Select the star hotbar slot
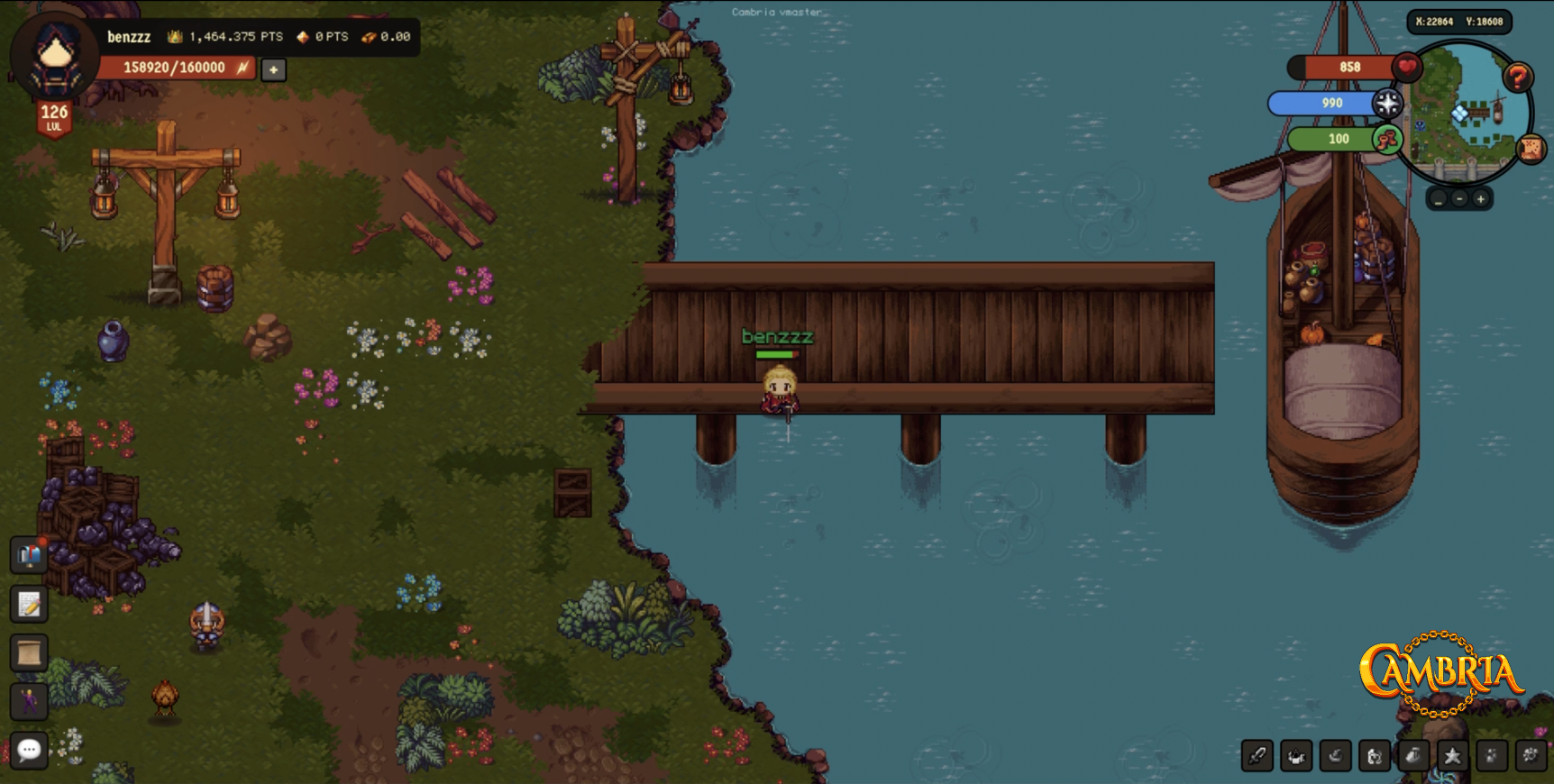1554x784 pixels. pos(1452,756)
